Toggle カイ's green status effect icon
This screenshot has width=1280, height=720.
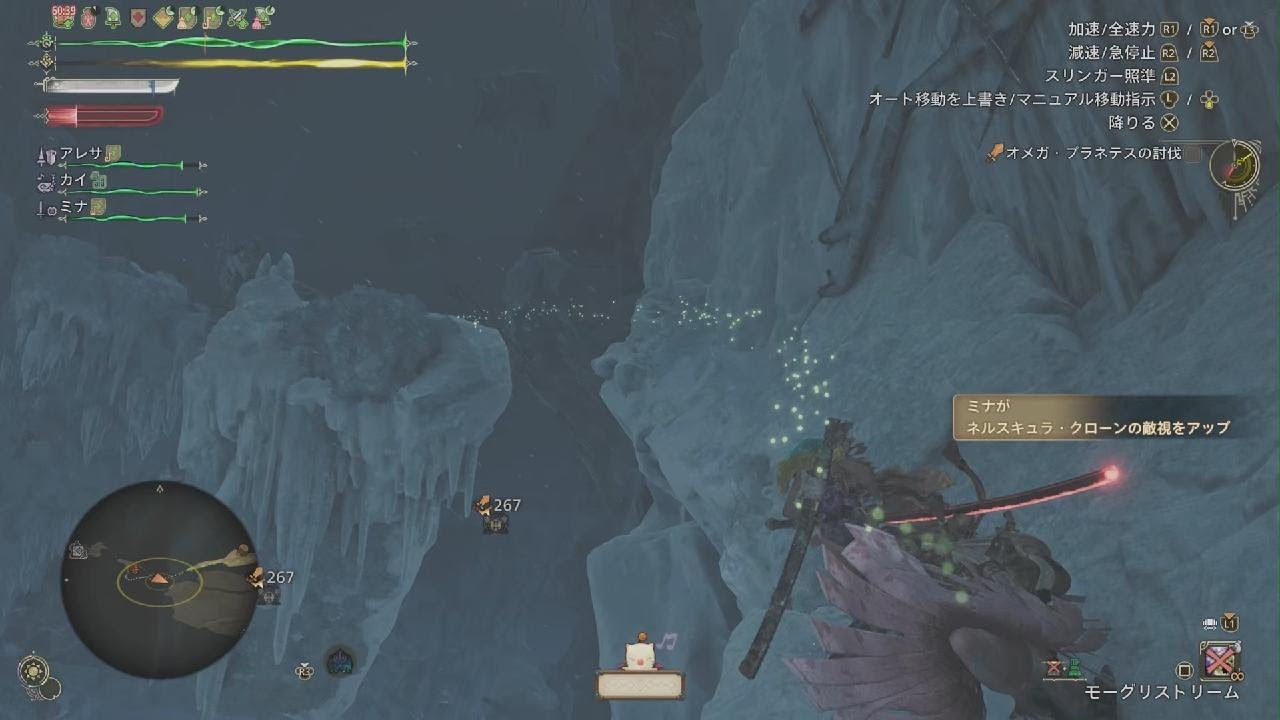(98, 180)
